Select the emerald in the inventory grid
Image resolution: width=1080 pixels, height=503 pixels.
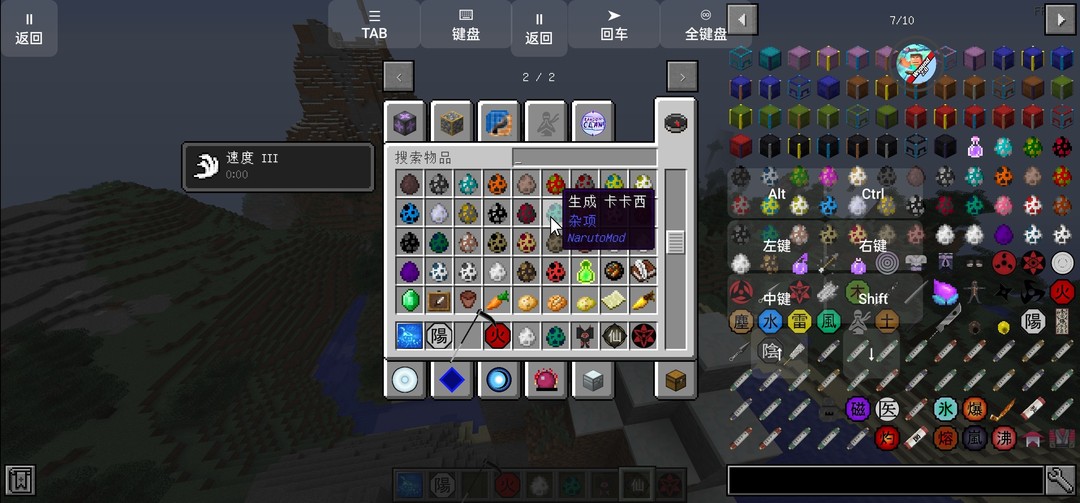409,300
